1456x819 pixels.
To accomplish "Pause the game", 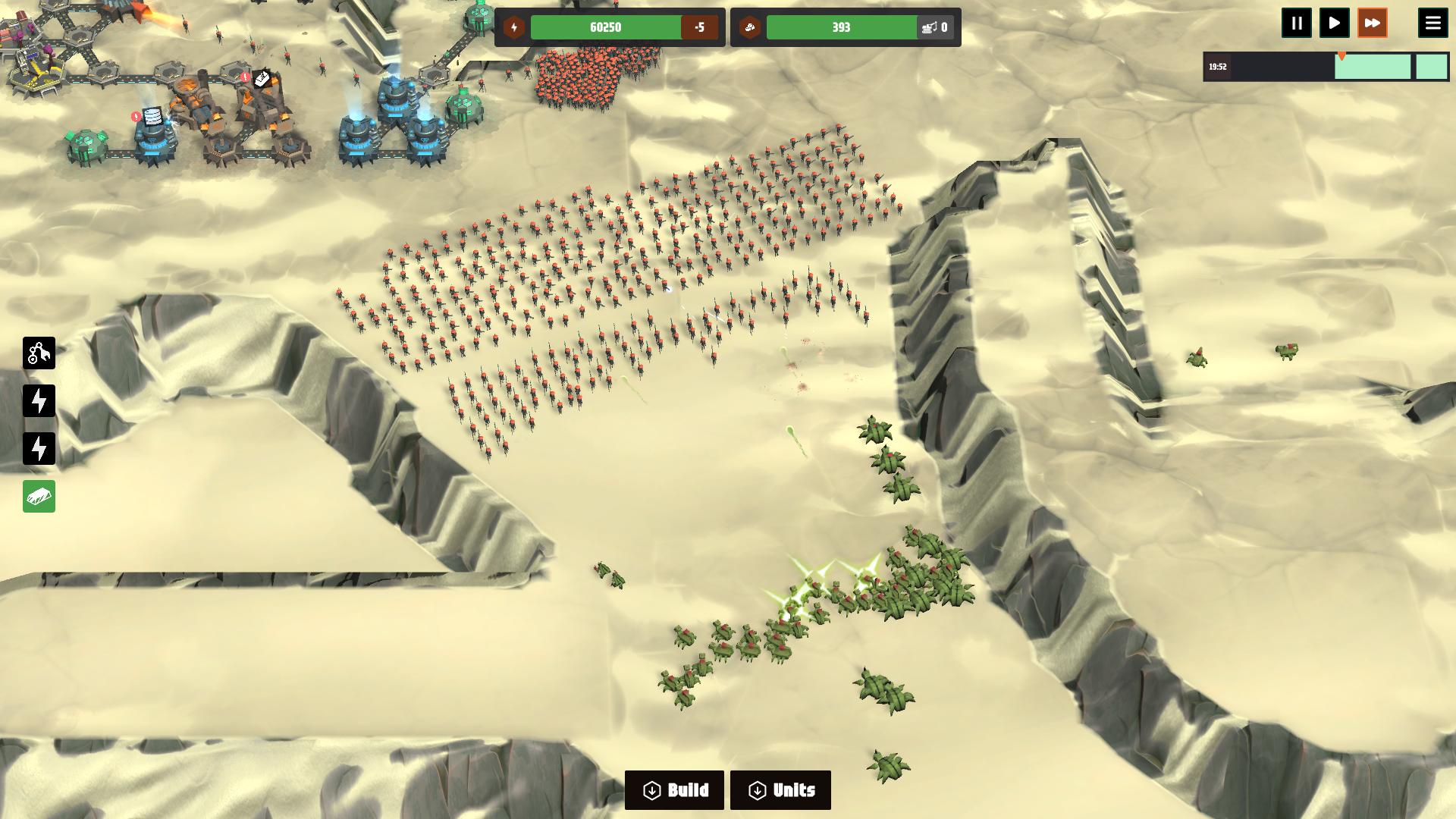I will pyautogui.click(x=1297, y=24).
